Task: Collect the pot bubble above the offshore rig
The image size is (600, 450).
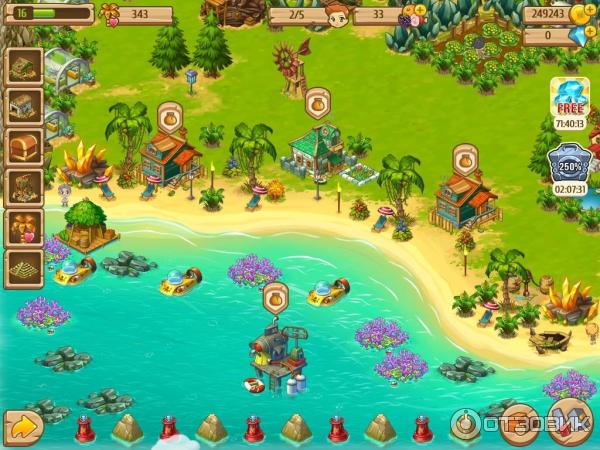Action: tap(276, 296)
